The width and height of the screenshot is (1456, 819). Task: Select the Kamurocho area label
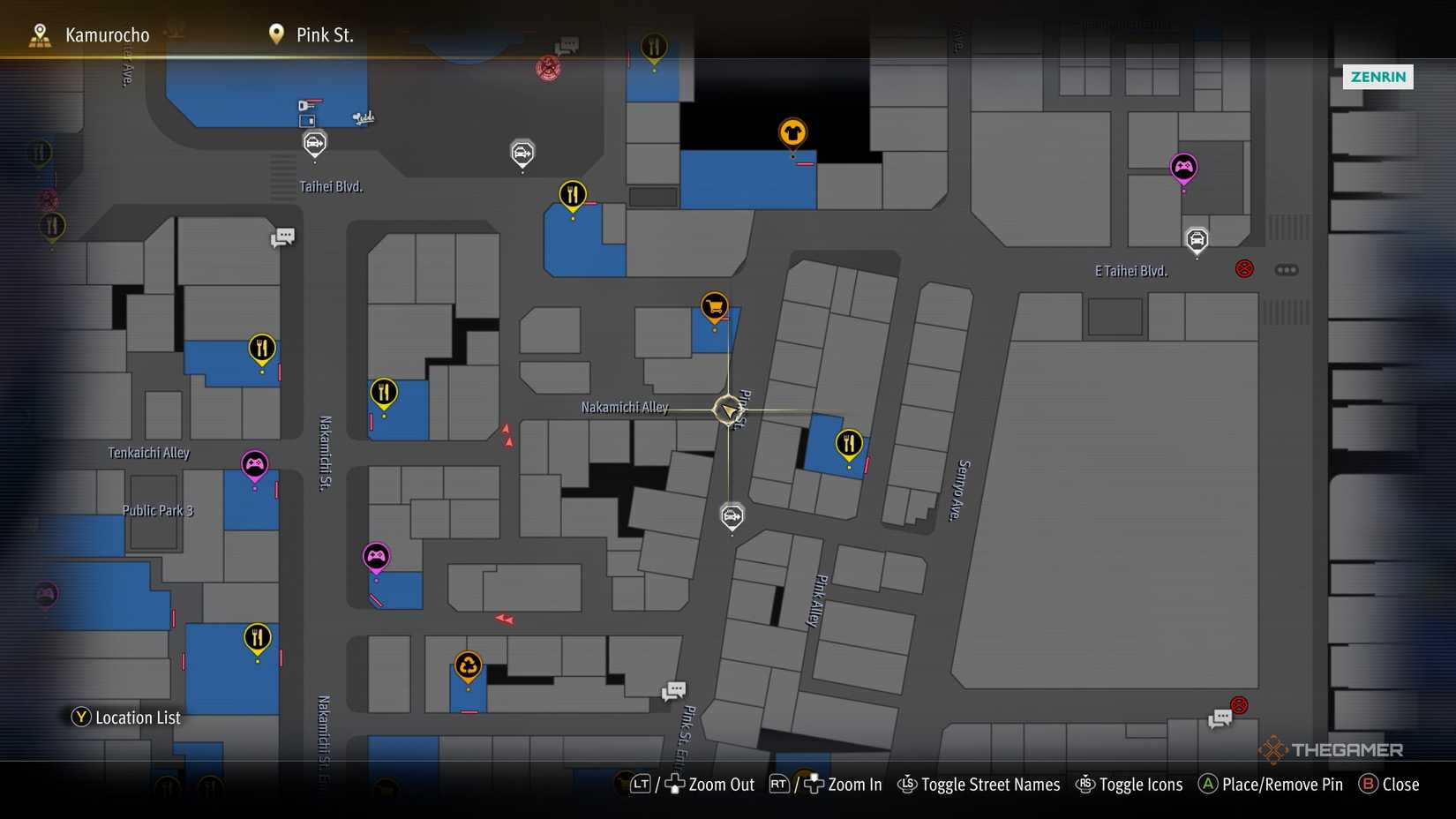[106, 34]
